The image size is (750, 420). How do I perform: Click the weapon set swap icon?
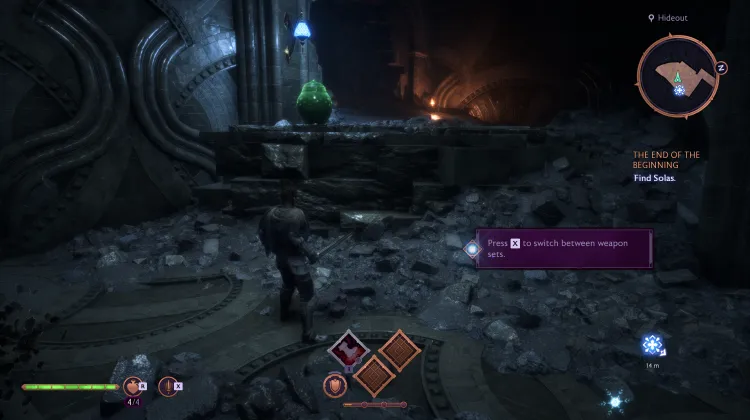coord(166,385)
